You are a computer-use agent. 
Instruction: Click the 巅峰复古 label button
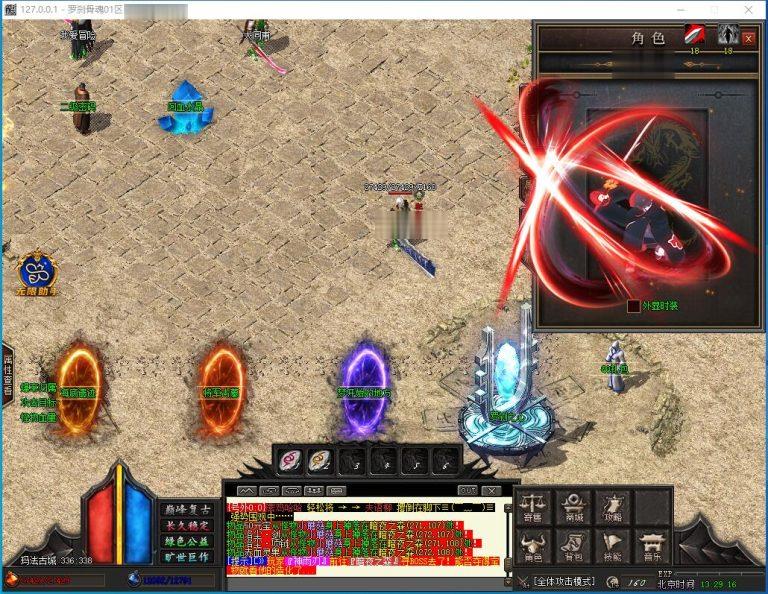(x=185, y=510)
